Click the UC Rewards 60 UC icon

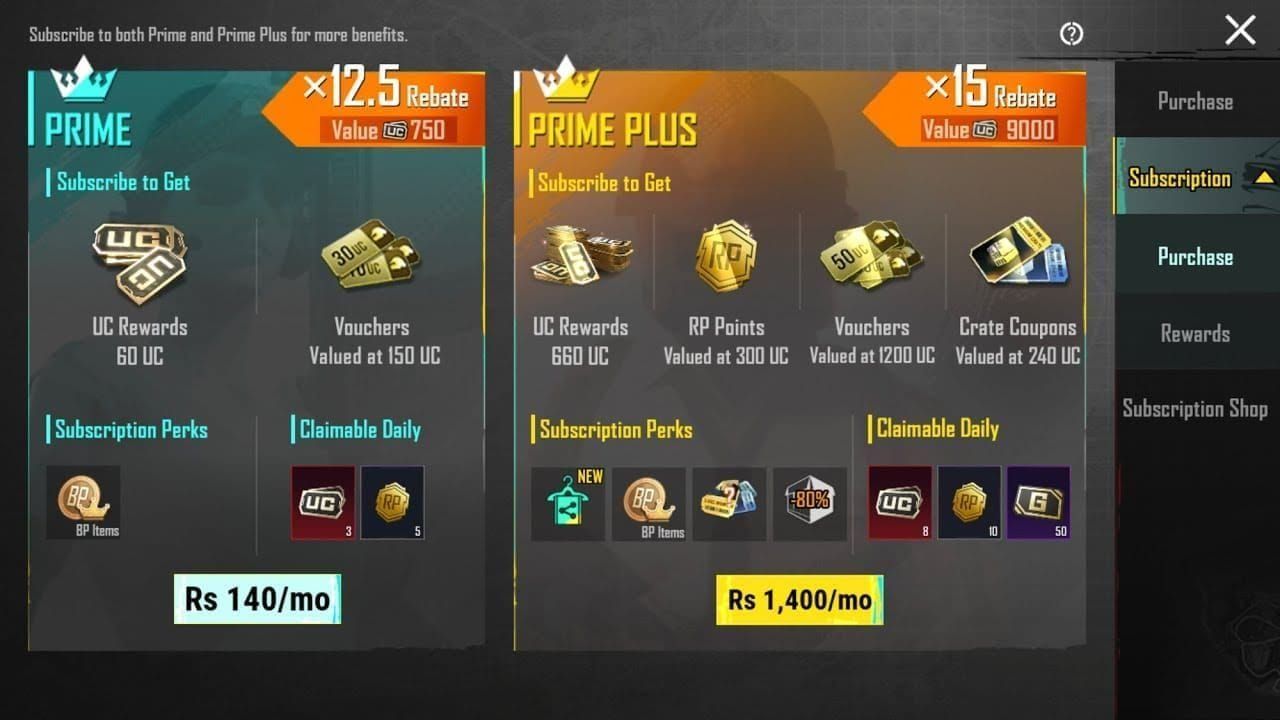(x=138, y=258)
